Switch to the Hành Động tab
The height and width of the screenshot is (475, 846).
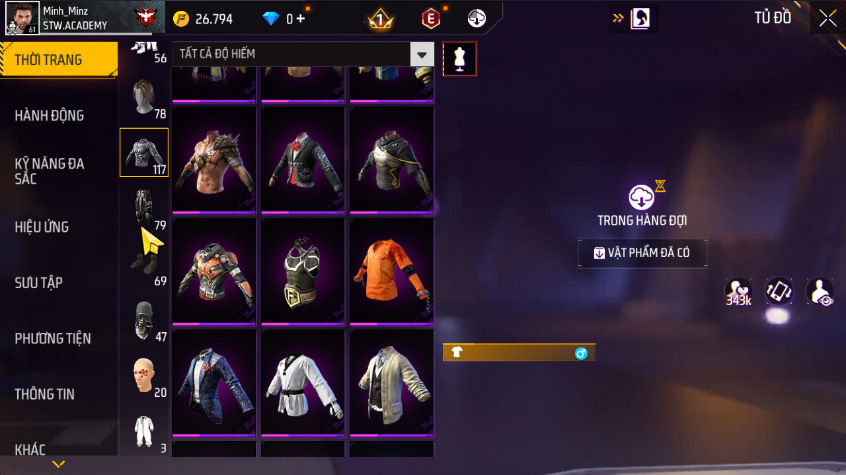50,116
